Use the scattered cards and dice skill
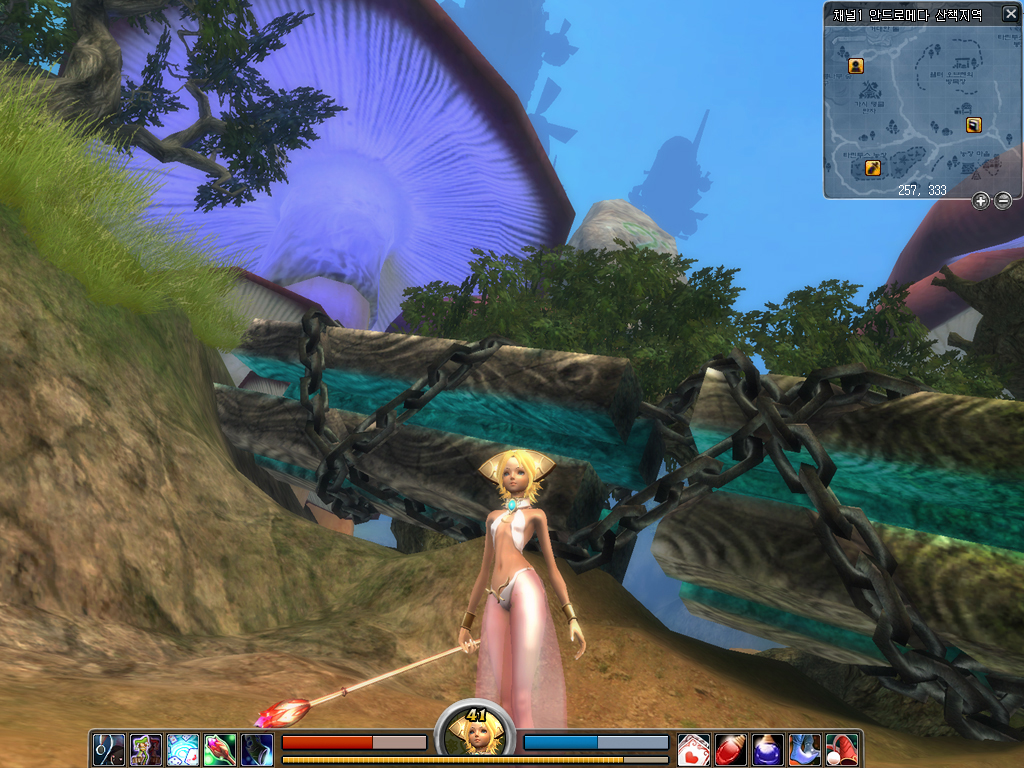This screenshot has width=1024, height=768. (x=183, y=749)
